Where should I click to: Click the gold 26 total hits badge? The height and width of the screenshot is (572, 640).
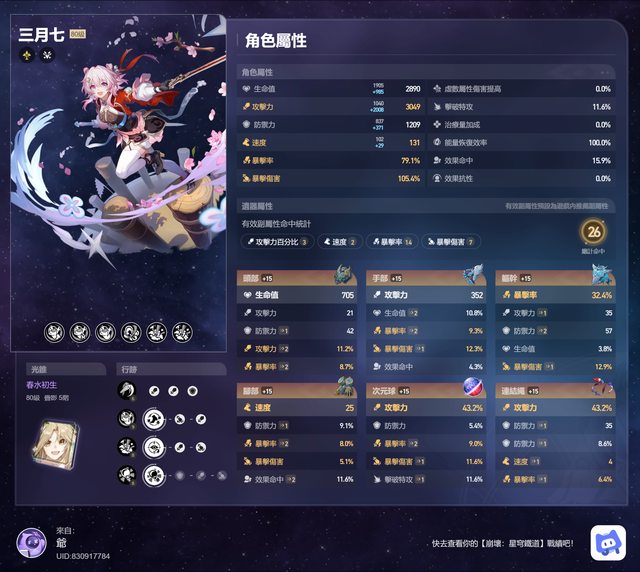pos(594,233)
